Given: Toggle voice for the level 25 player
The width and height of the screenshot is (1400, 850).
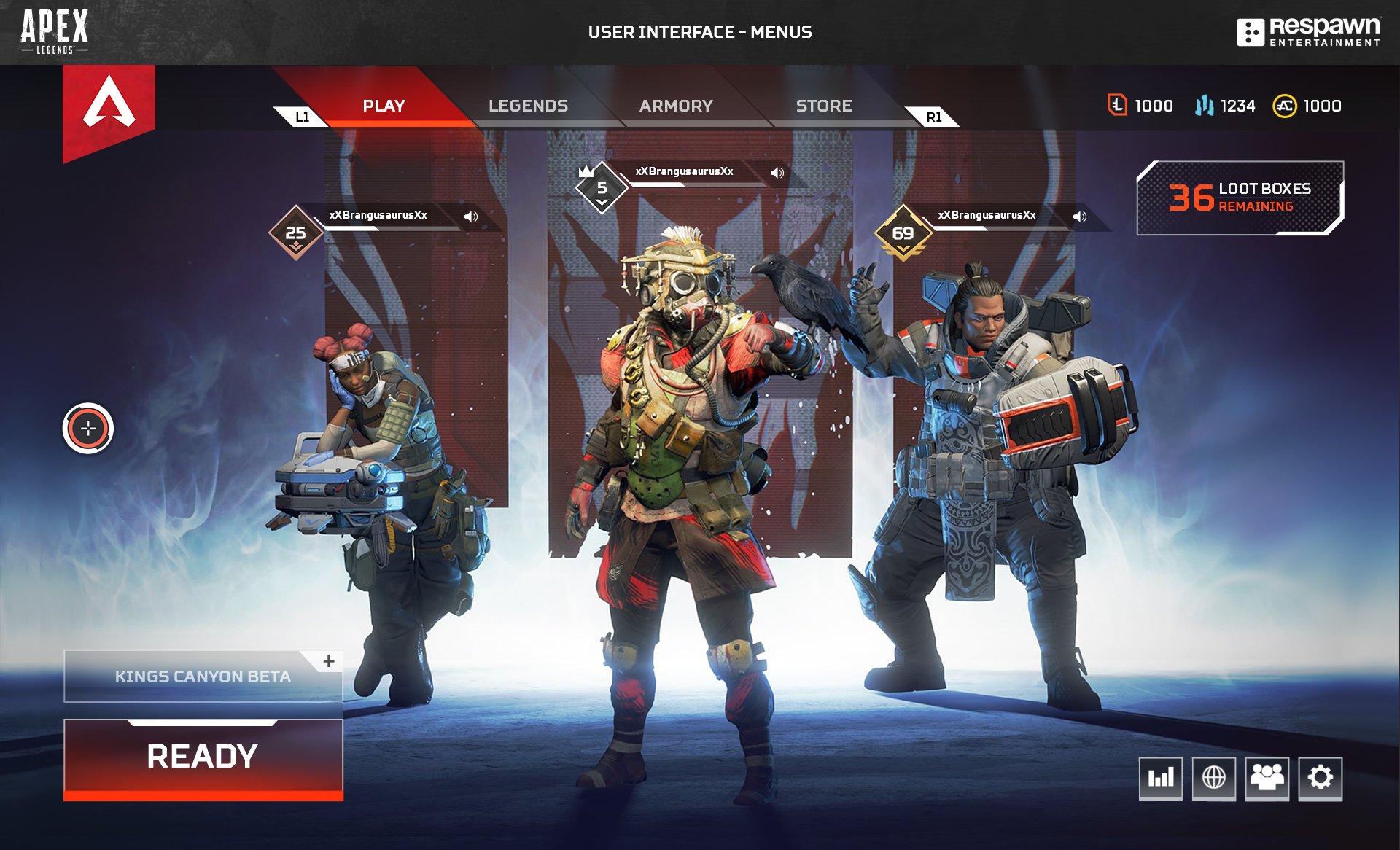Looking at the screenshot, I should 471,217.
